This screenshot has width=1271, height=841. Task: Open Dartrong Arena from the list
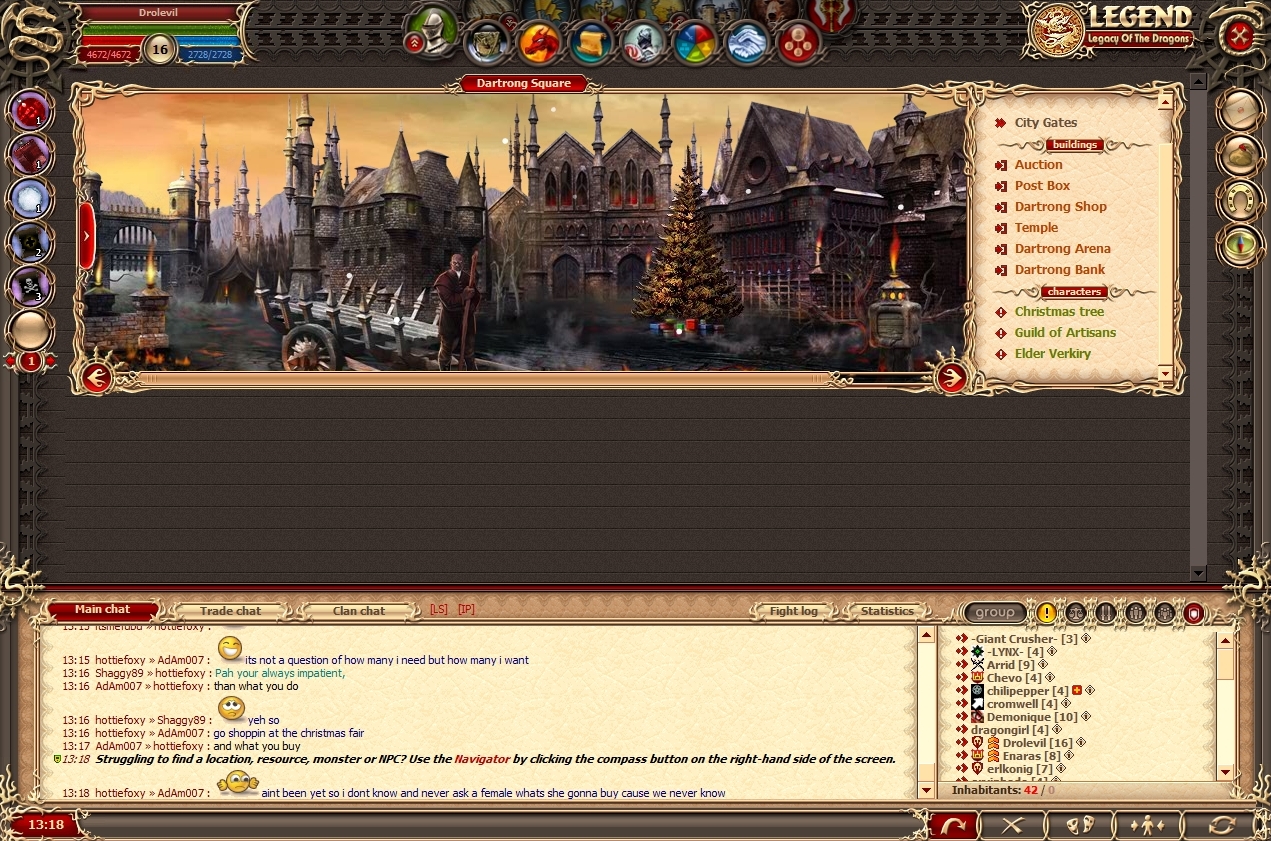coord(1062,249)
